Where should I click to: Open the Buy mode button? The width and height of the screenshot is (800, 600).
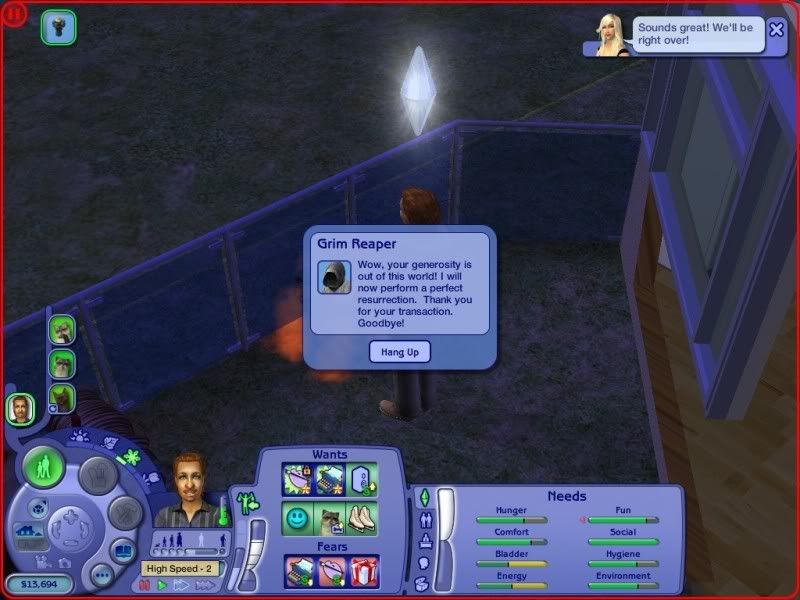(97, 475)
